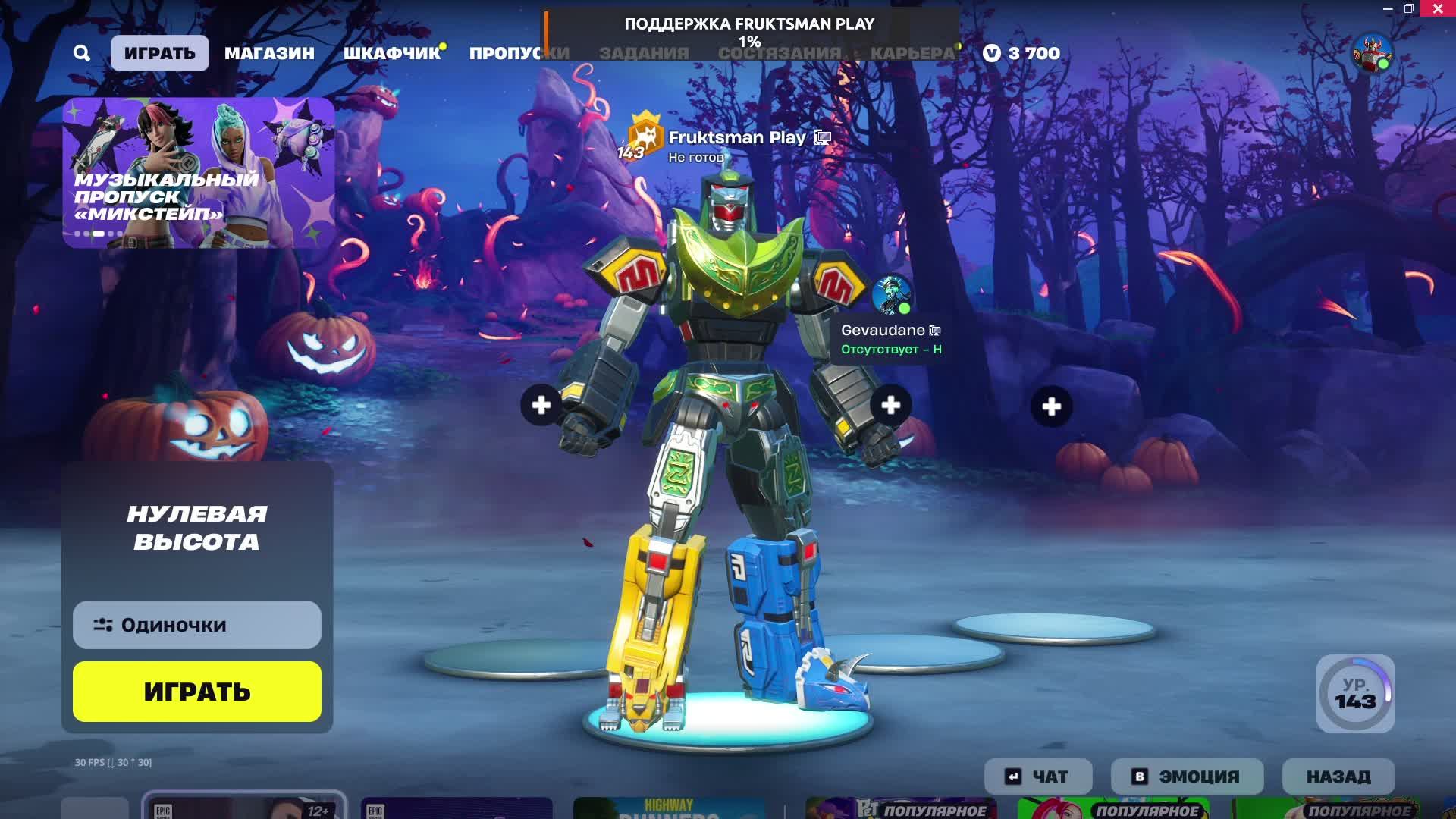
Task: Select the НУЛЕВАЯ ВЫСОТА game mode panel
Action: click(197, 528)
